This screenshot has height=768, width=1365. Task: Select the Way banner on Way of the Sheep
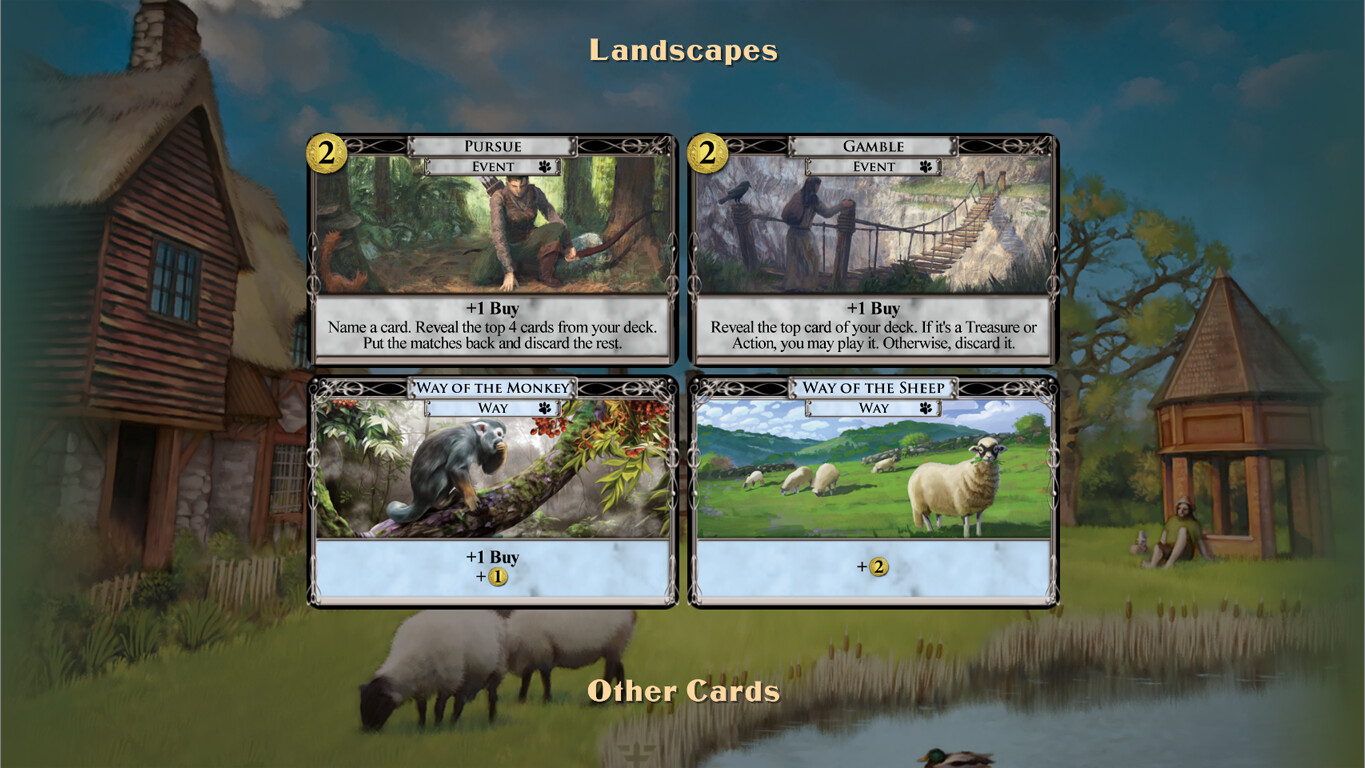pos(874,407)
